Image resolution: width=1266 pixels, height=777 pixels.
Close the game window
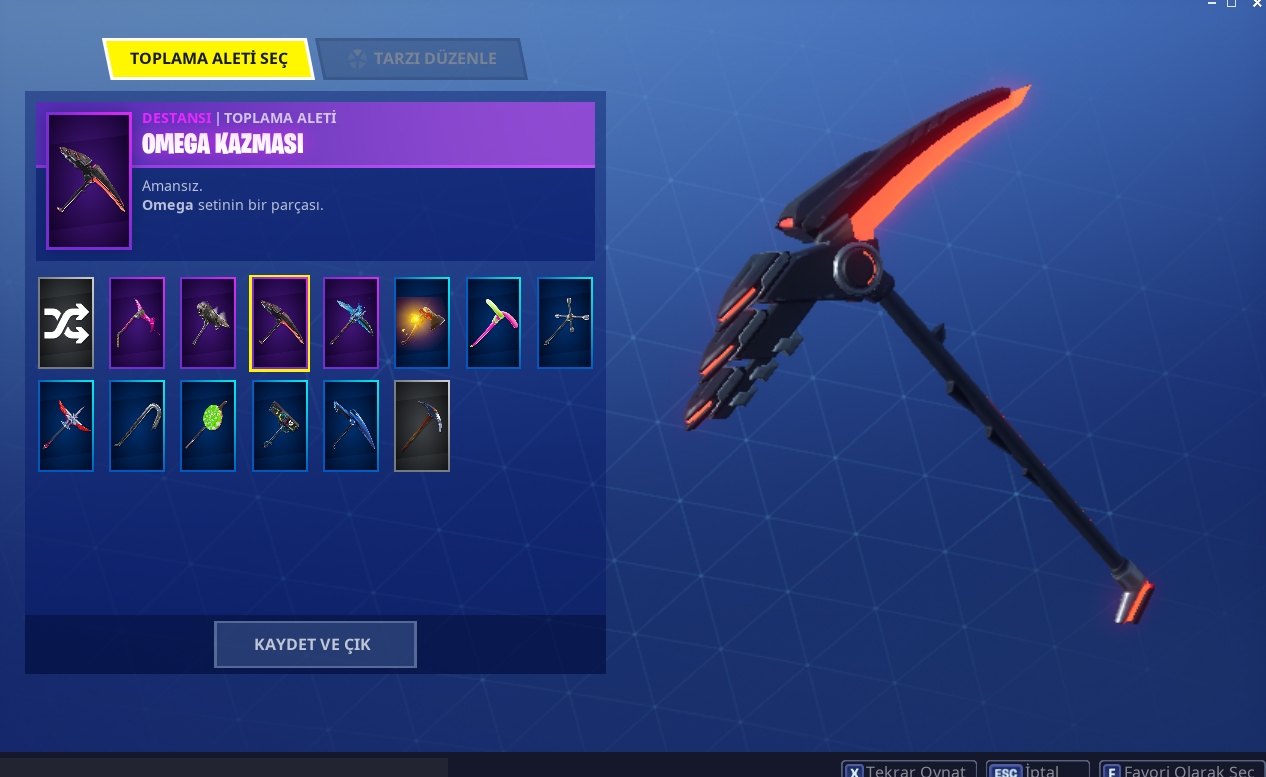point(1256,4)
